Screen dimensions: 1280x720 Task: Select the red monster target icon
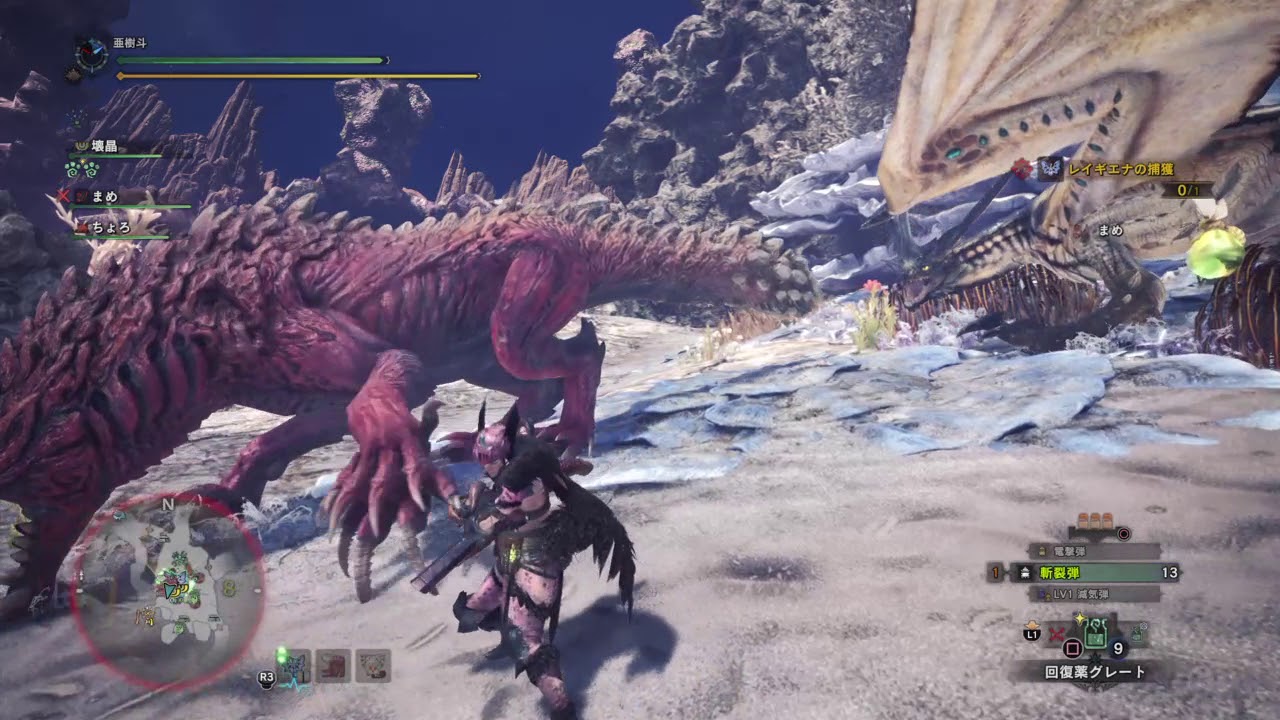pos(333,665)
